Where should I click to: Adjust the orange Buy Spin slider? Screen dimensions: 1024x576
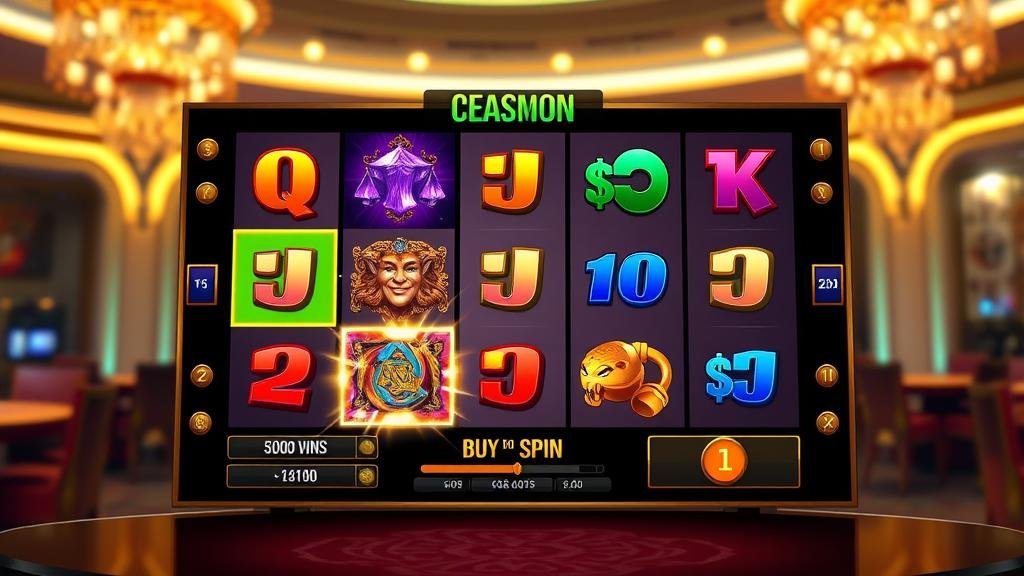pyautogui.click(x=516, y=468)
